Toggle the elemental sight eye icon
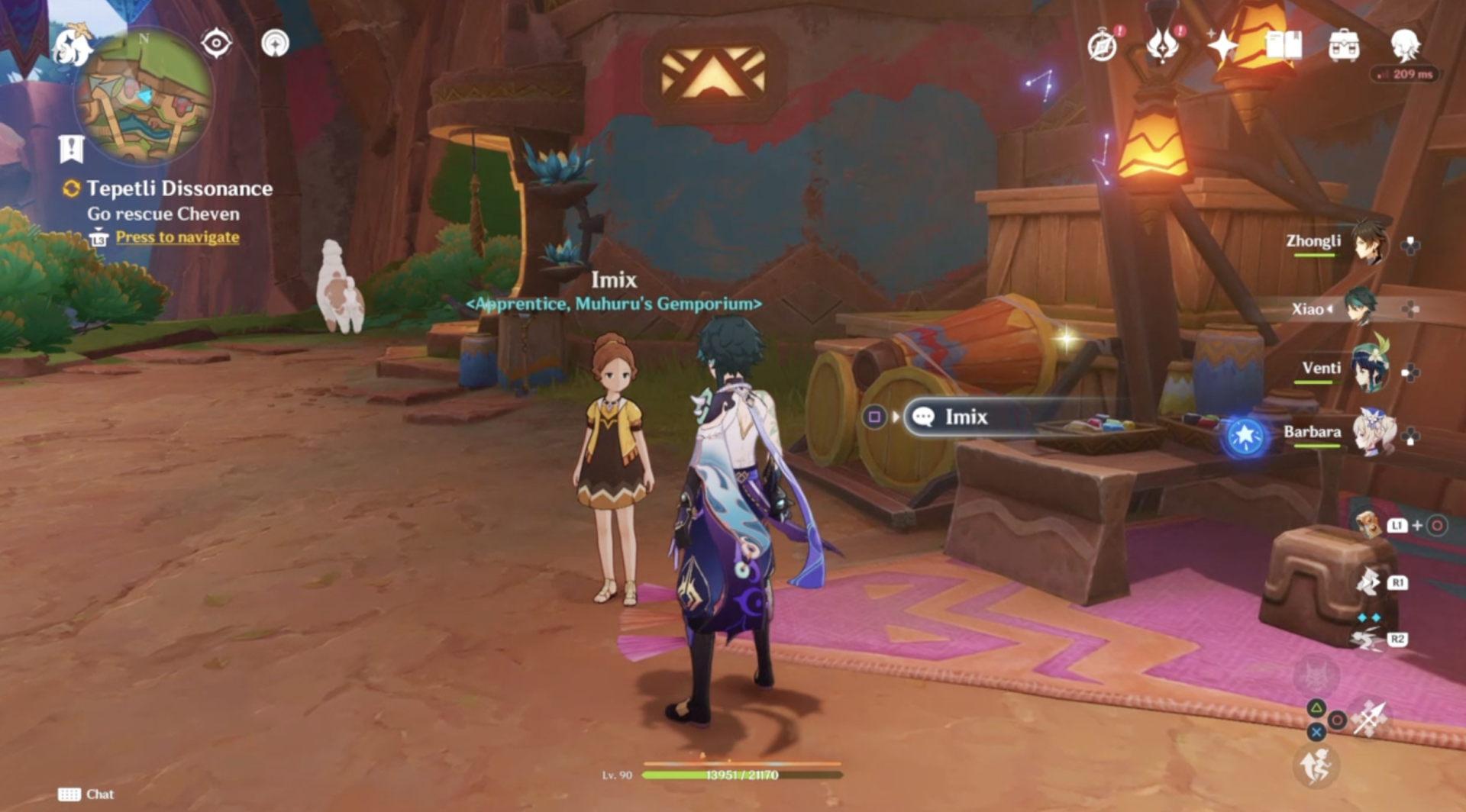 click(216, 43)
